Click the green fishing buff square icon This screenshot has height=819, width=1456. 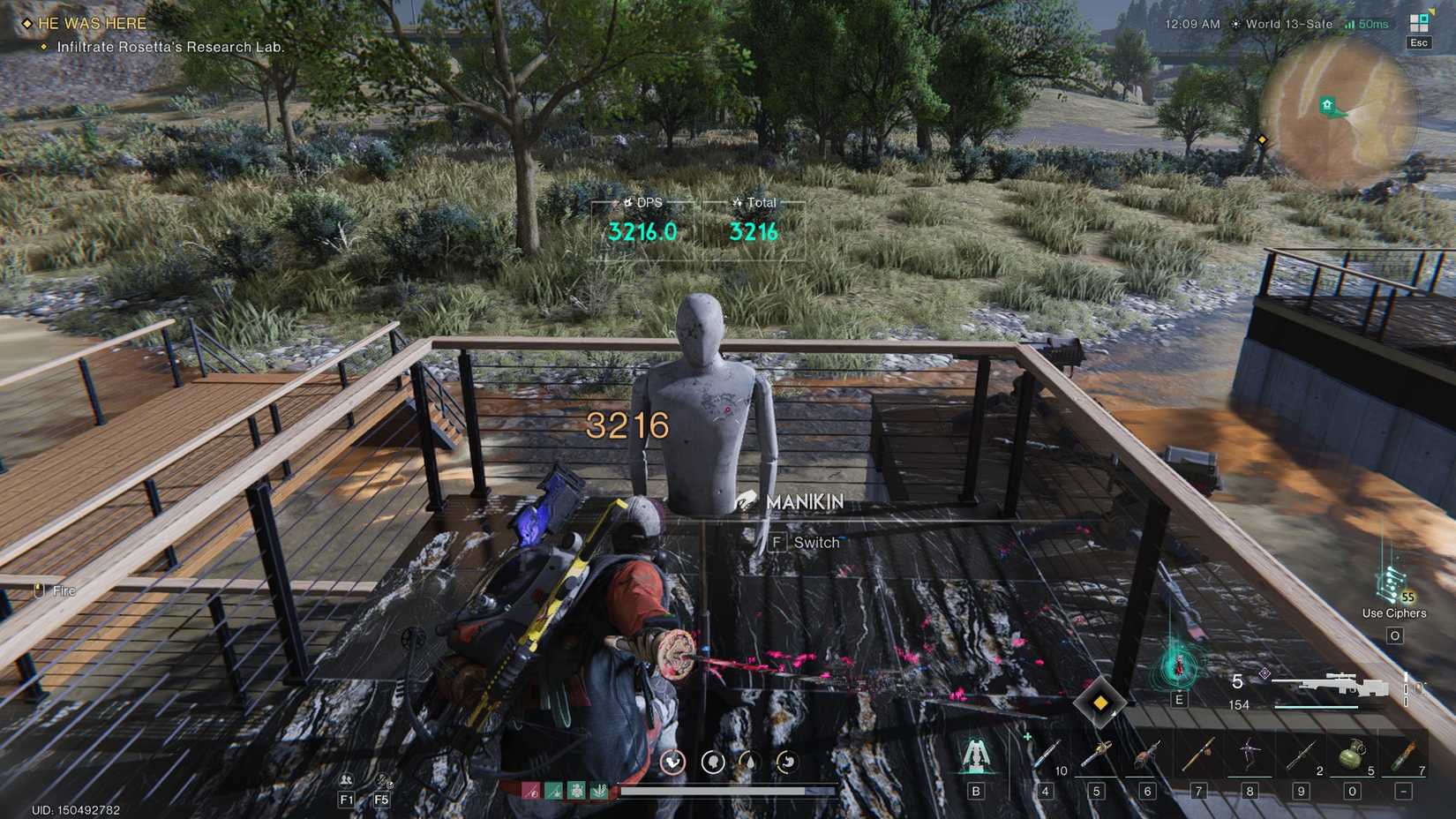click(552, 791)
